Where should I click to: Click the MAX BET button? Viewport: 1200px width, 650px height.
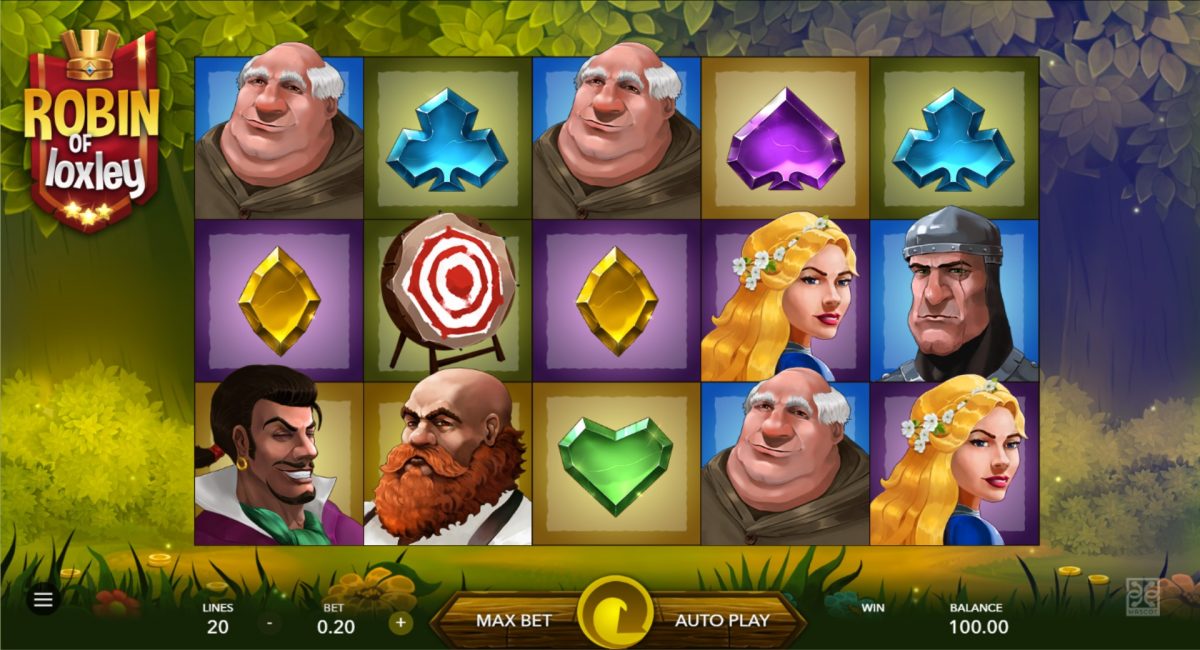pos(513,620)
